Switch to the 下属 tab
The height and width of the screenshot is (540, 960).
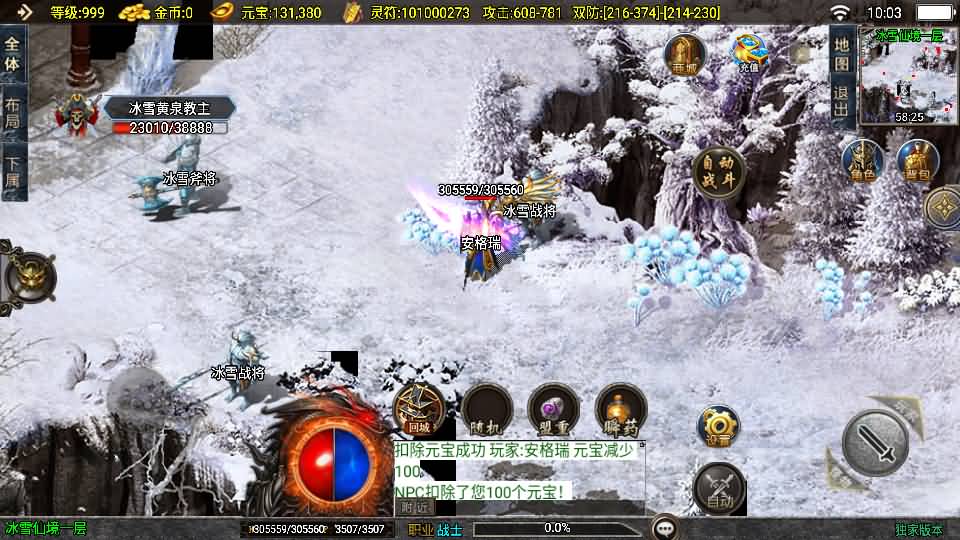coord(13,173)
